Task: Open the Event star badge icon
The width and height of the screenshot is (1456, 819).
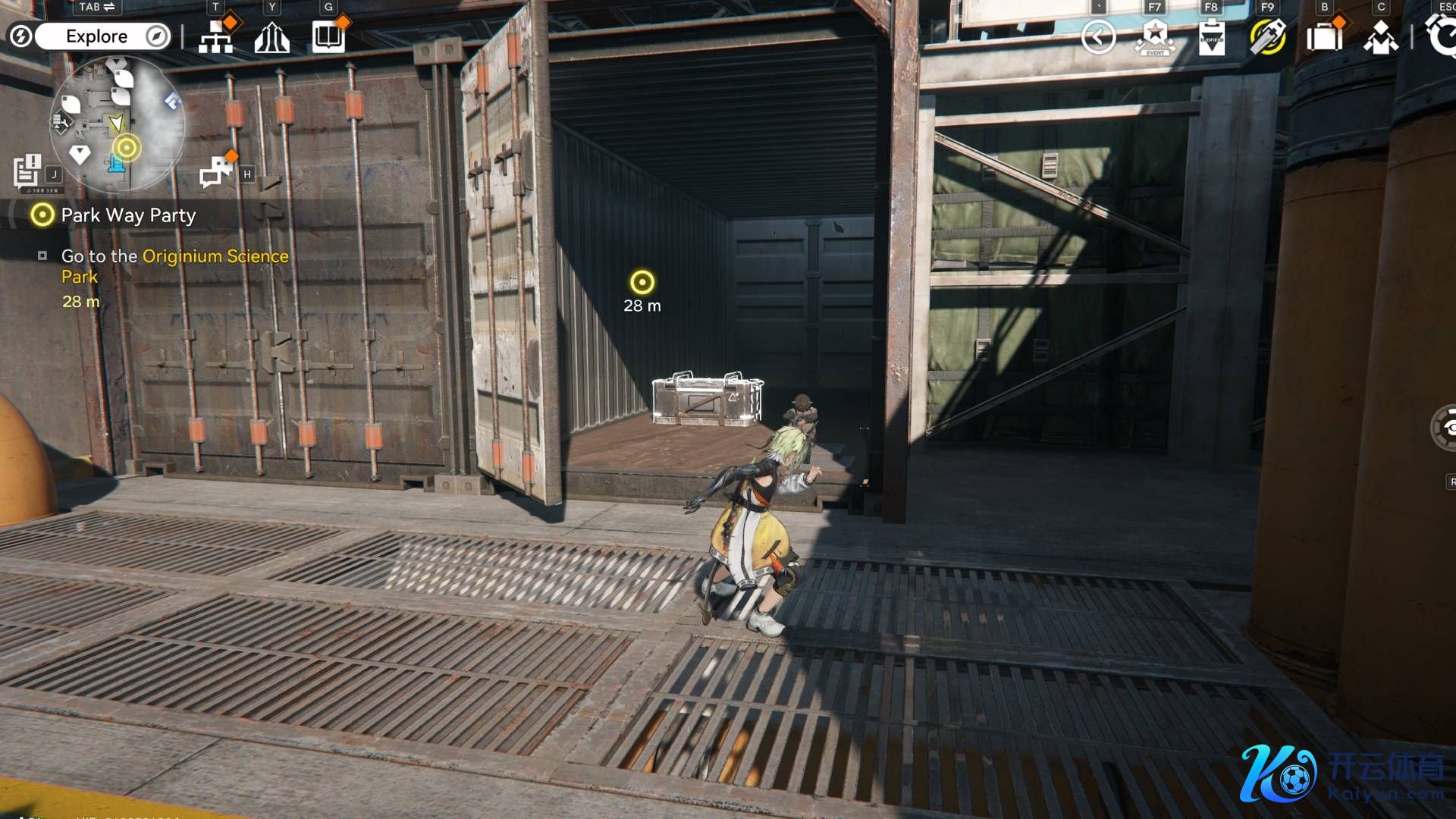Action: tap(1154, 36)
